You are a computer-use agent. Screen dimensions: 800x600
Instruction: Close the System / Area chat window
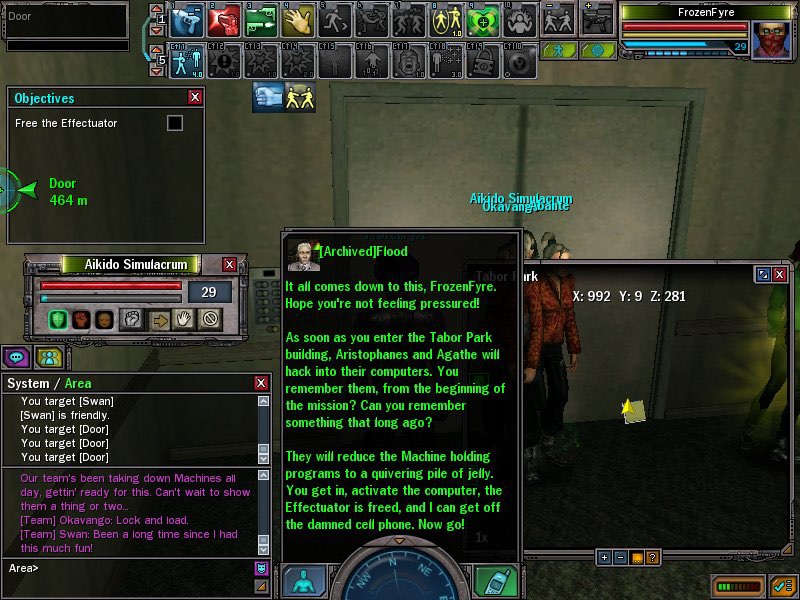(x=261, y=383)
